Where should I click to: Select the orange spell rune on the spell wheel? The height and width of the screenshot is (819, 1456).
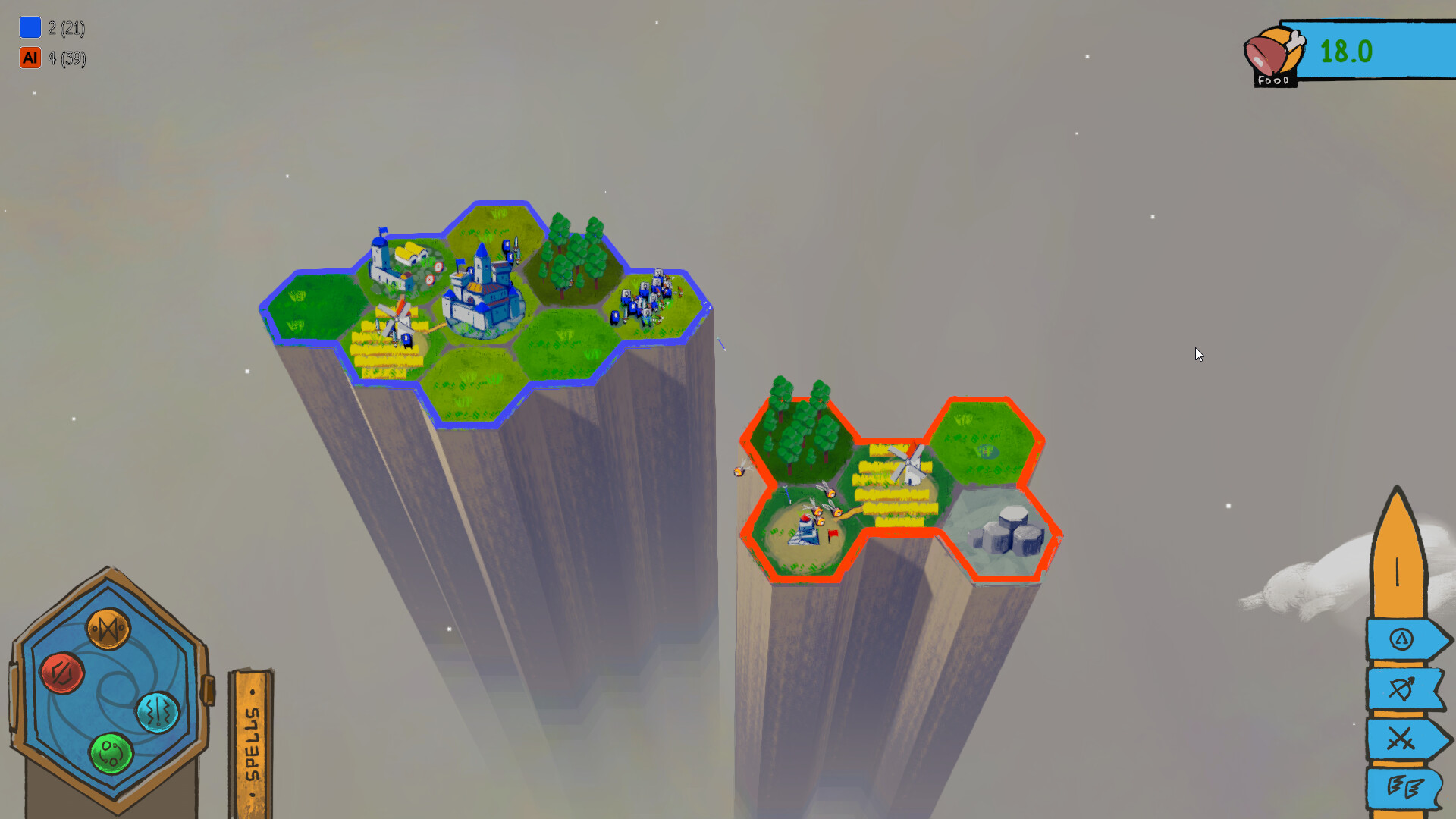[x=108, y=629]
